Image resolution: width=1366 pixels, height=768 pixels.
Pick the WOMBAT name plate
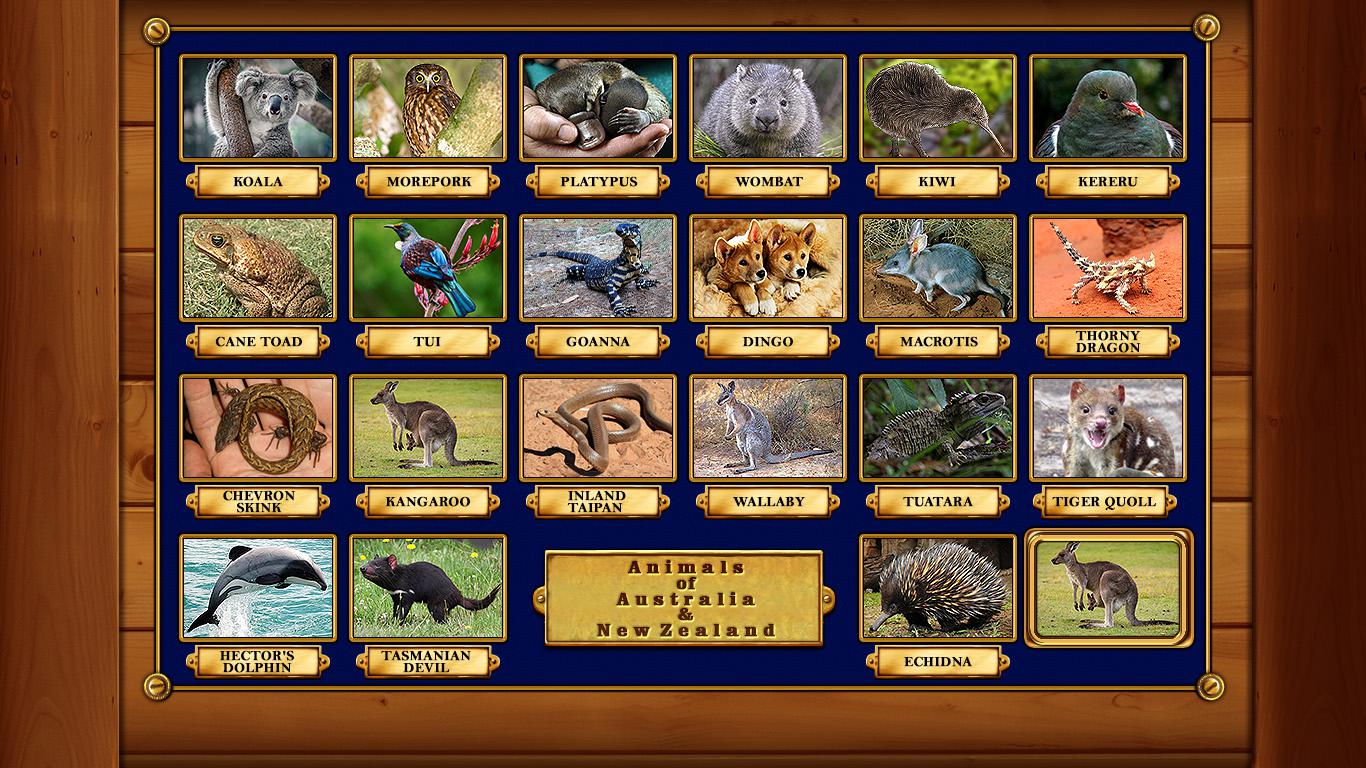click(x=768, y=182)
